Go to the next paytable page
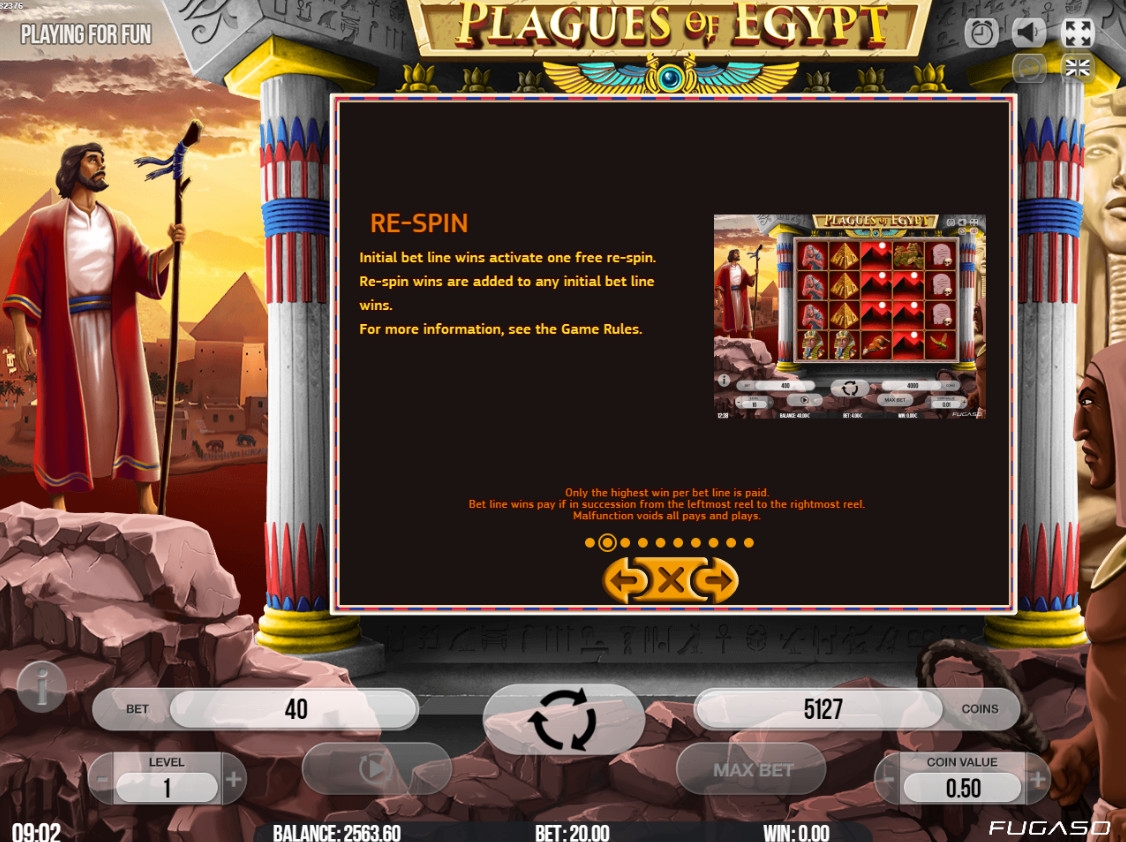1126x842 pixels. tap(717, 580)
